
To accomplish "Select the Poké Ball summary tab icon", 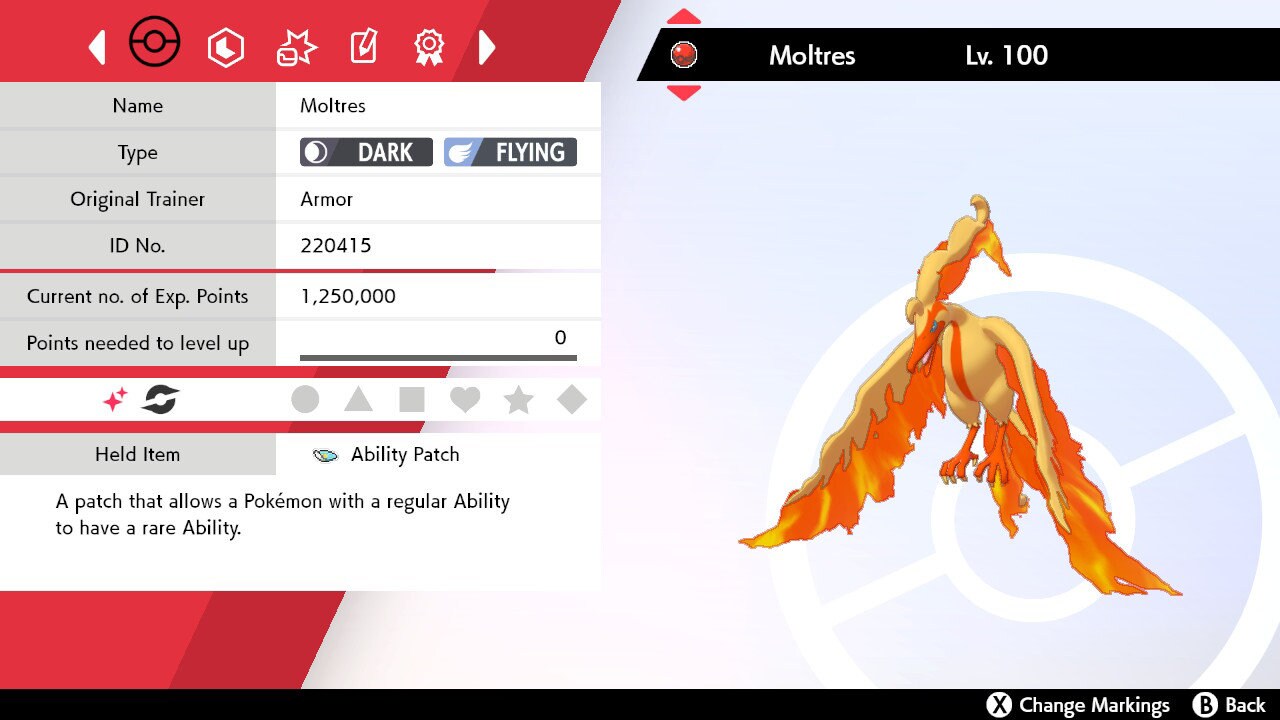I will [x=155, y=42].
